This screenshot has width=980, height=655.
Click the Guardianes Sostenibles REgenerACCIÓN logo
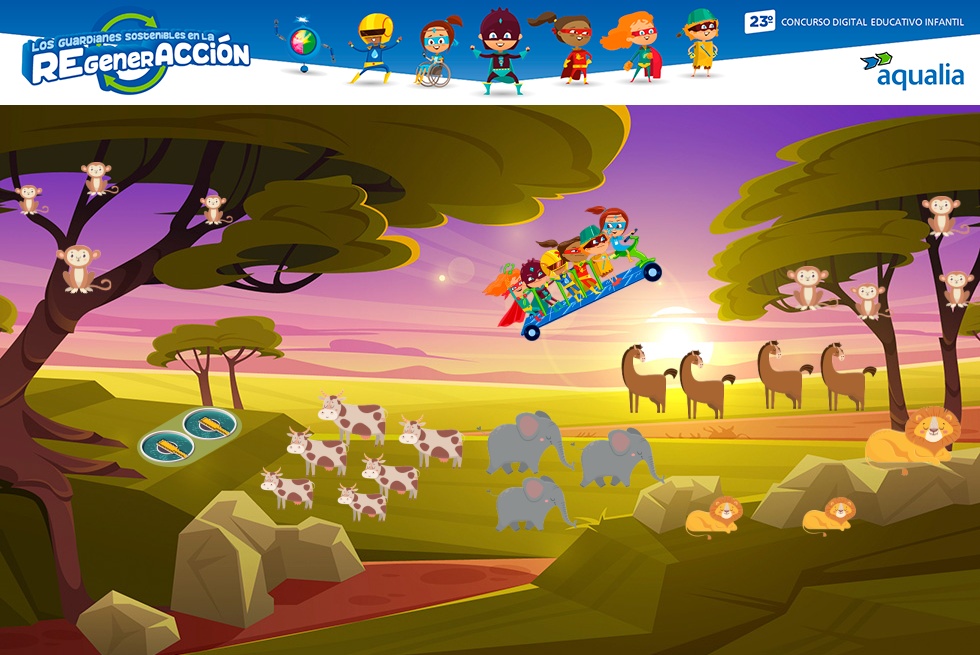(x=138, y=56)
